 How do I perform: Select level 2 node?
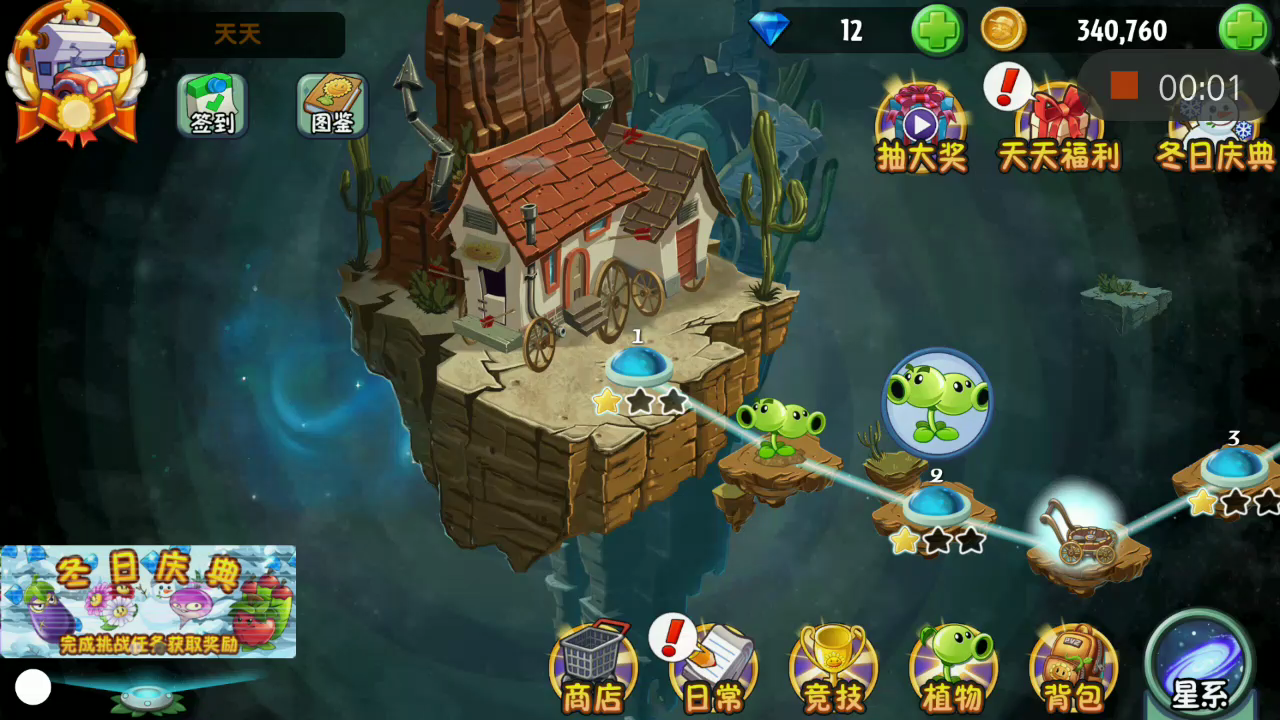coord(937,503)
